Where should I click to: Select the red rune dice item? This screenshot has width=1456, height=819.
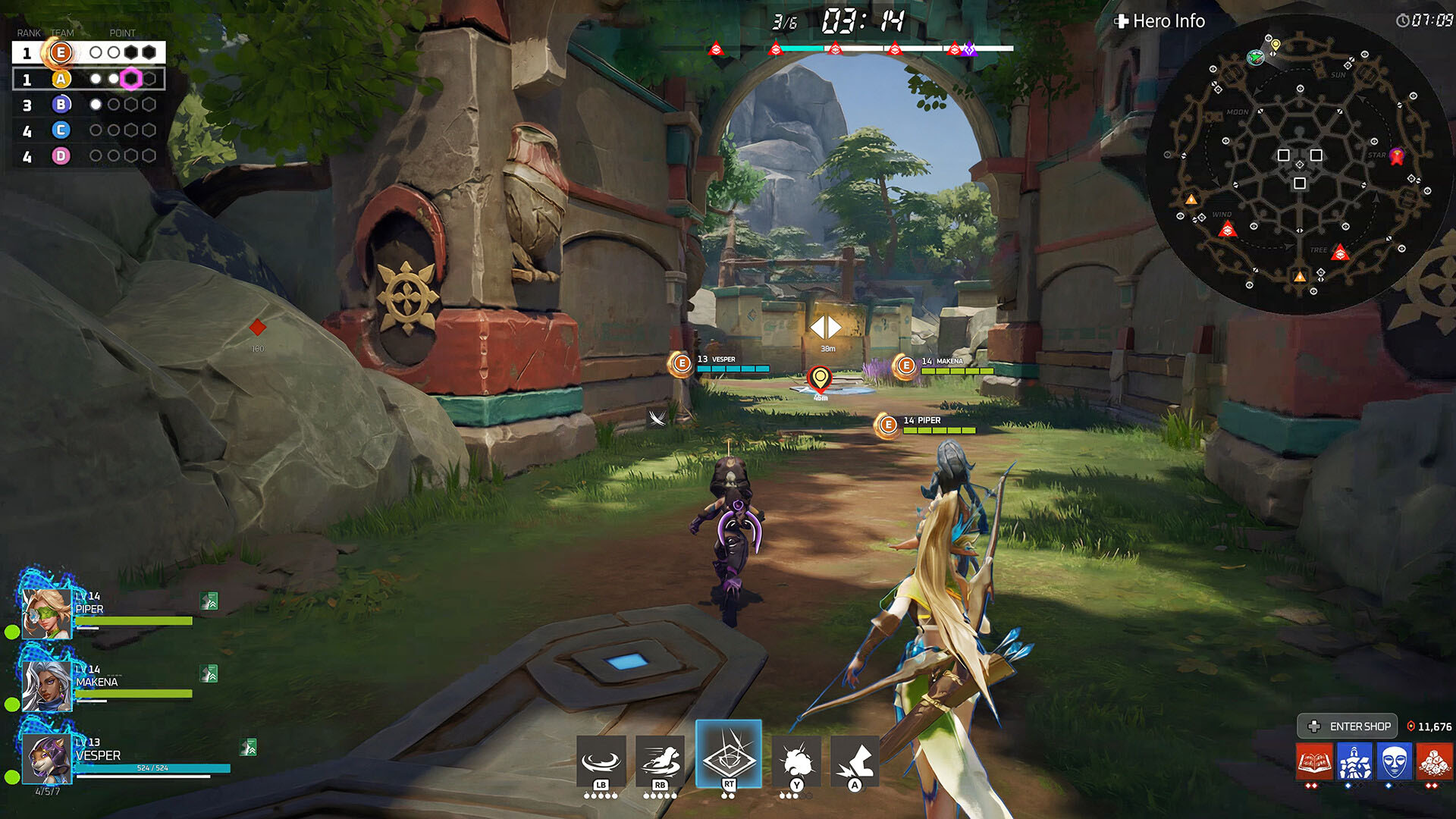(x=1433, y=761)
